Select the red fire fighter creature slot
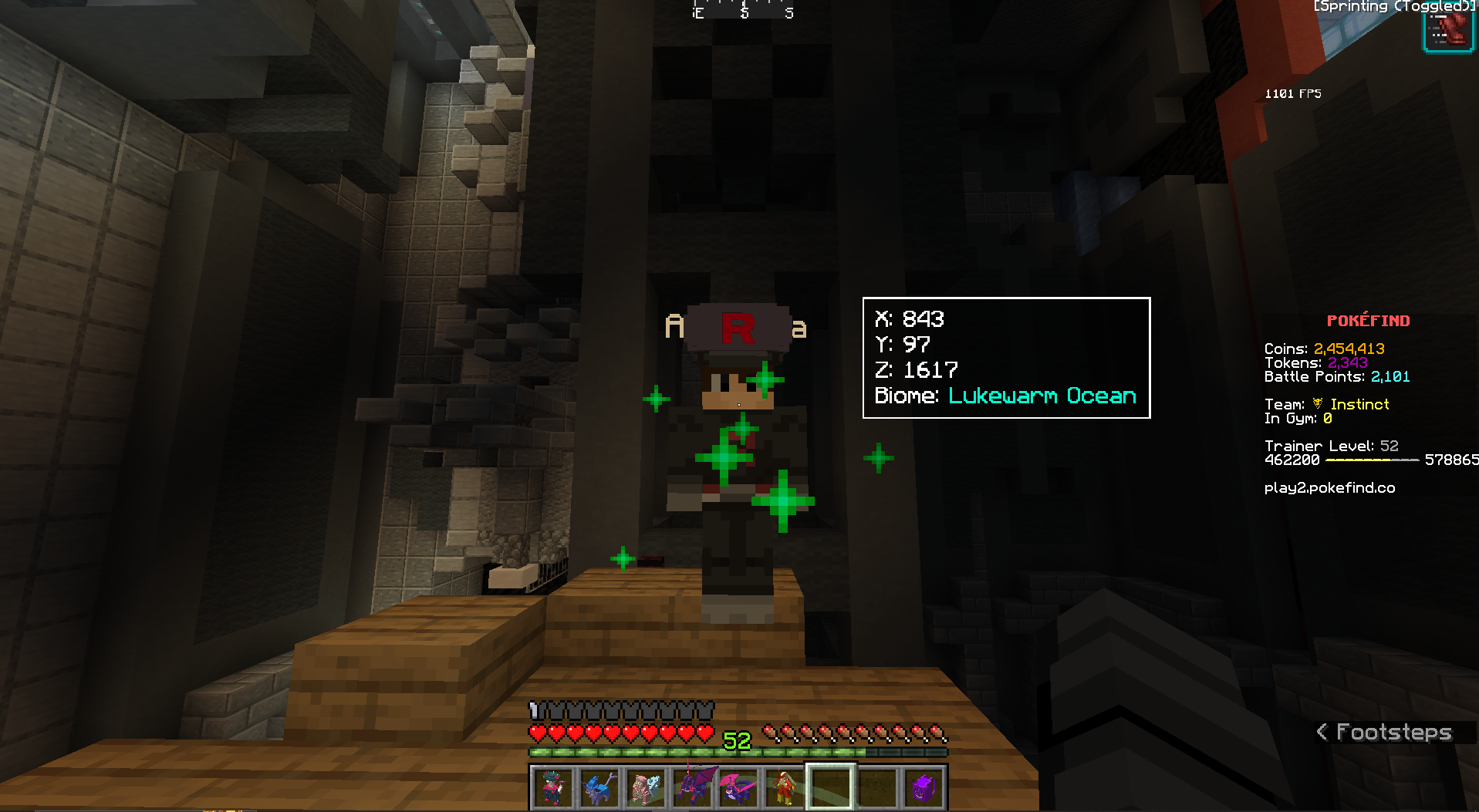 point(784,787)
